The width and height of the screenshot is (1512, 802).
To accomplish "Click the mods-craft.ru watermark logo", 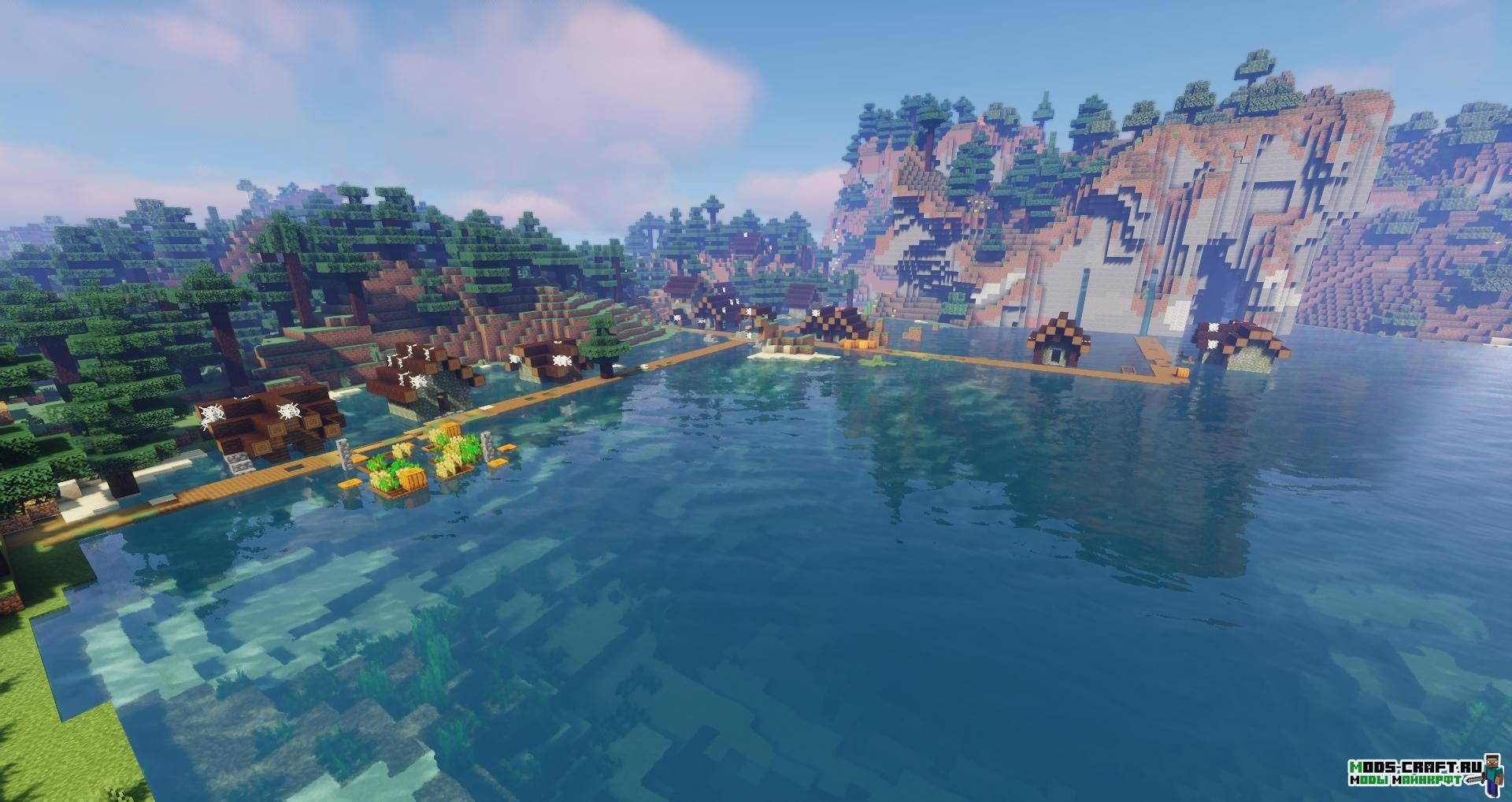I will (x=1423, y=773).
